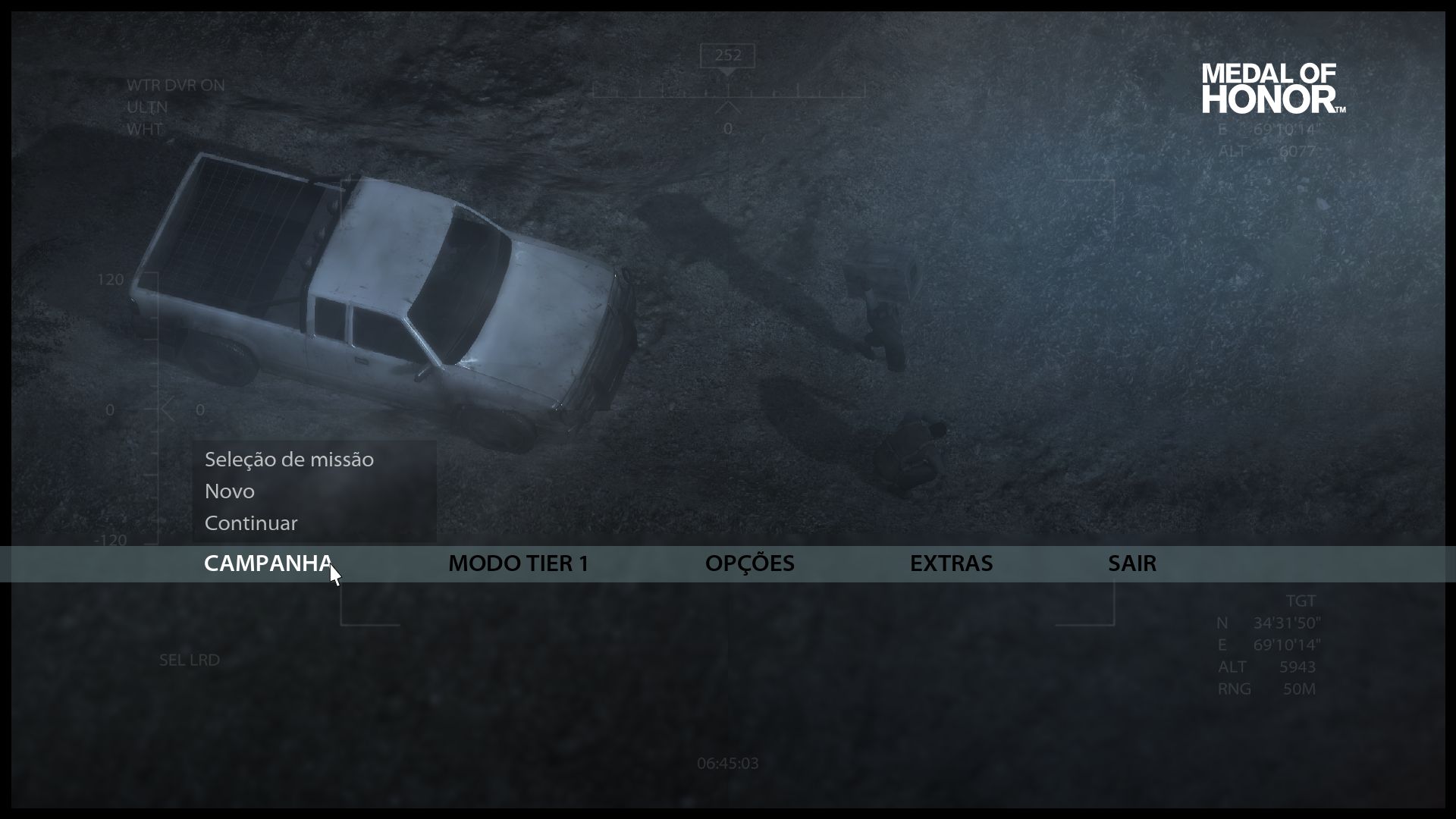Open the Campanha menu
The height and width of the screenshot is (819, 1456).
268,563
